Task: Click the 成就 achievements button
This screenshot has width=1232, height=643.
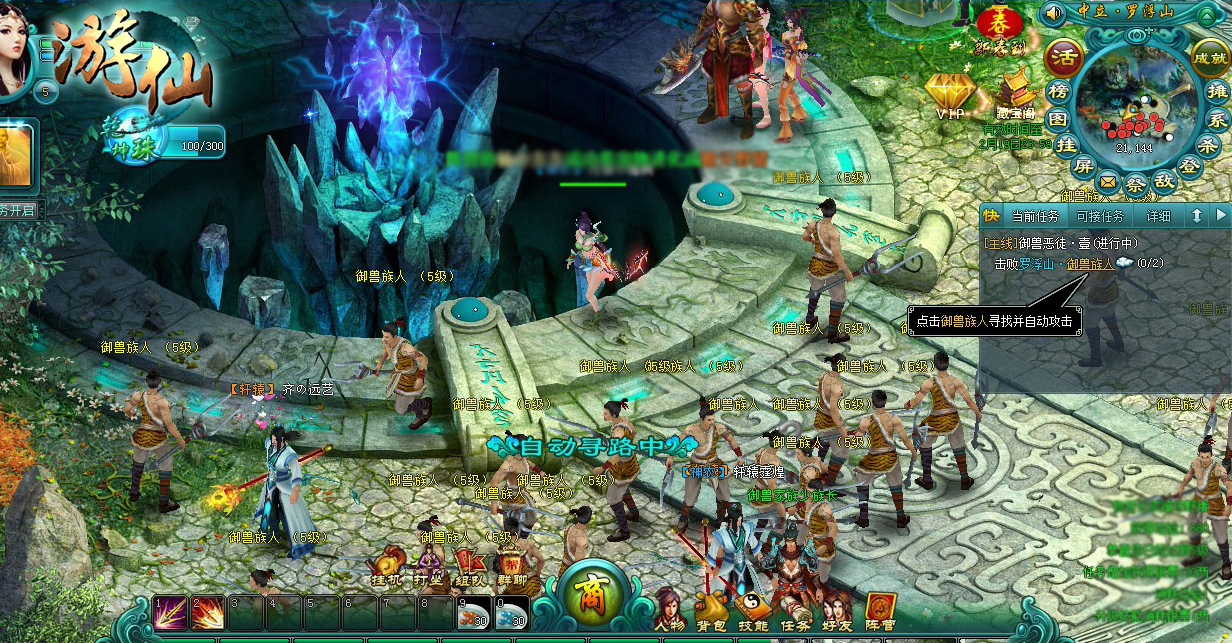Action: coord(1210,58)
